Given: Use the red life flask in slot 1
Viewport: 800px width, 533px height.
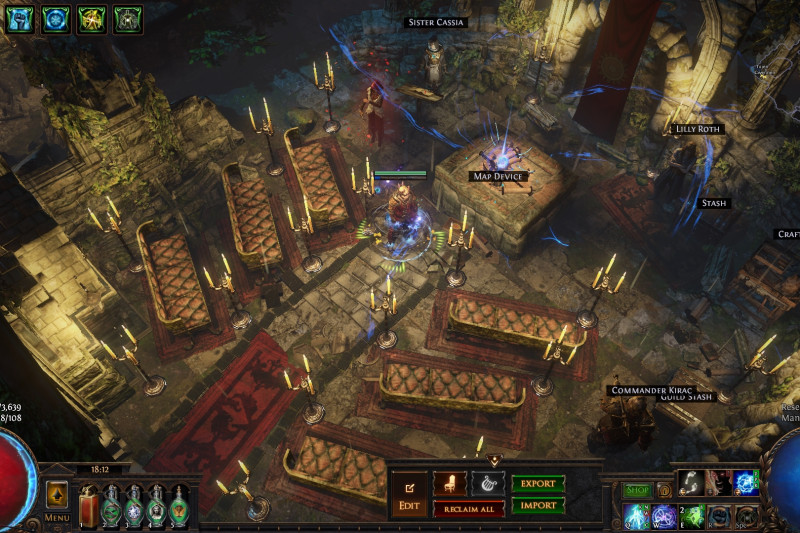Looking at the screenshot, I should coord(88,504).
